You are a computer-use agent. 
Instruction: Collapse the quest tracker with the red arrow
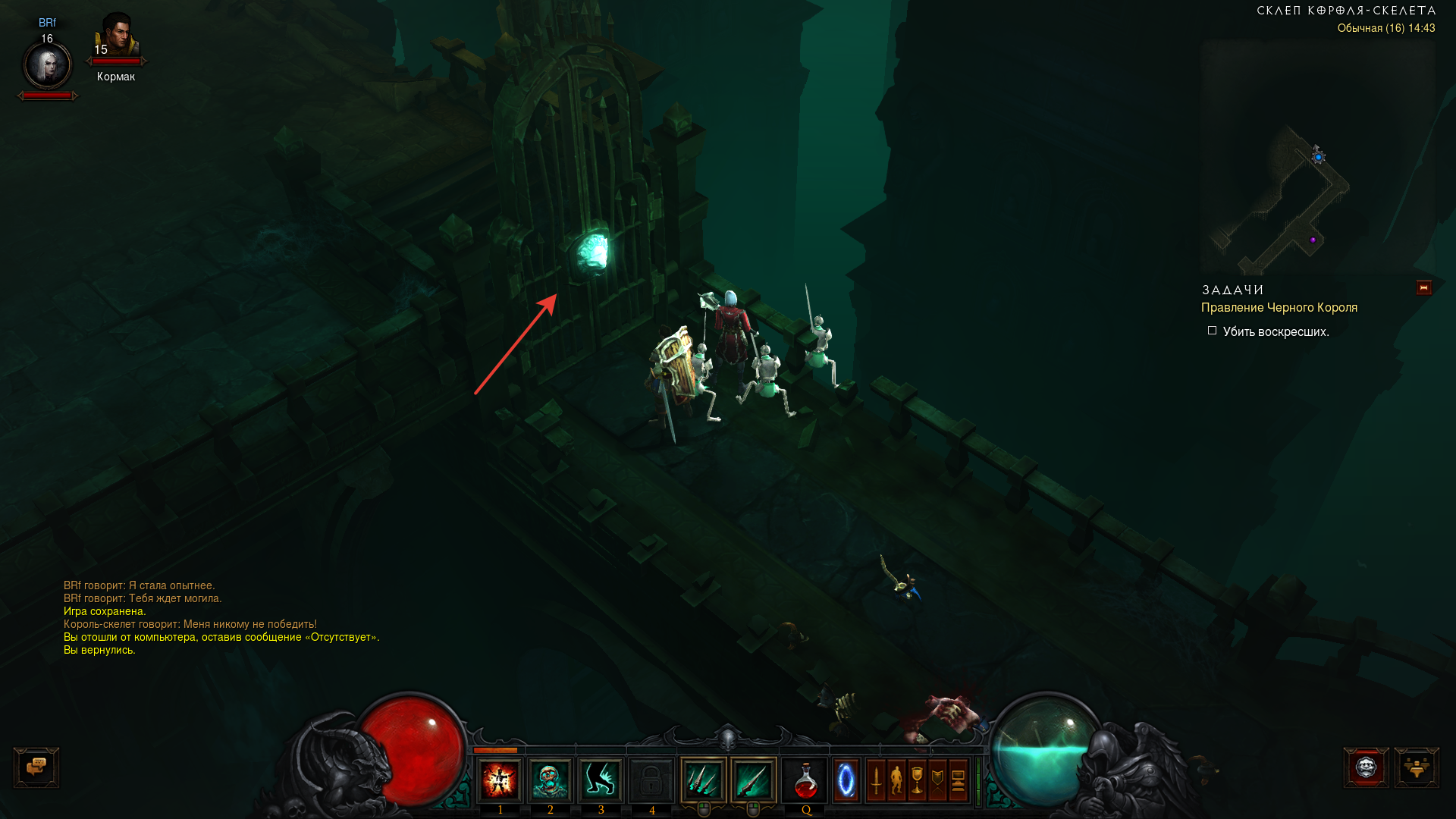coord(1423,287)
